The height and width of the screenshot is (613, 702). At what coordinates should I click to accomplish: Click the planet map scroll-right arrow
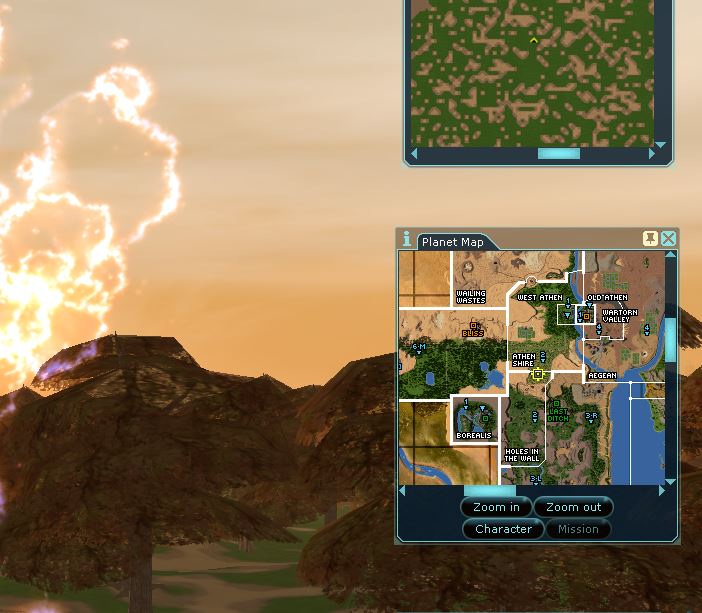click(661, 491)
